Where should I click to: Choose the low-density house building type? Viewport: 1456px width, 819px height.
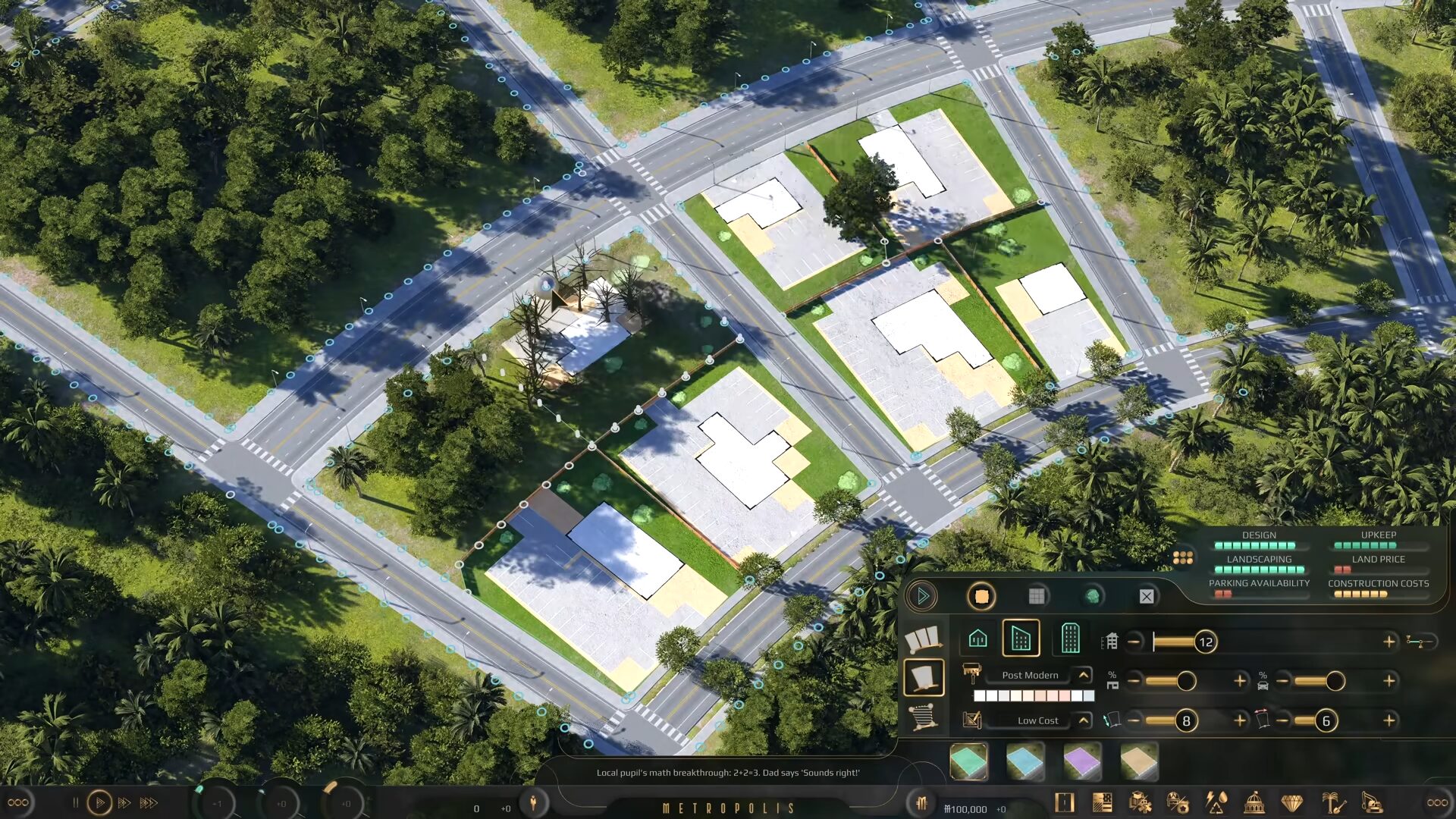[977, 639]
